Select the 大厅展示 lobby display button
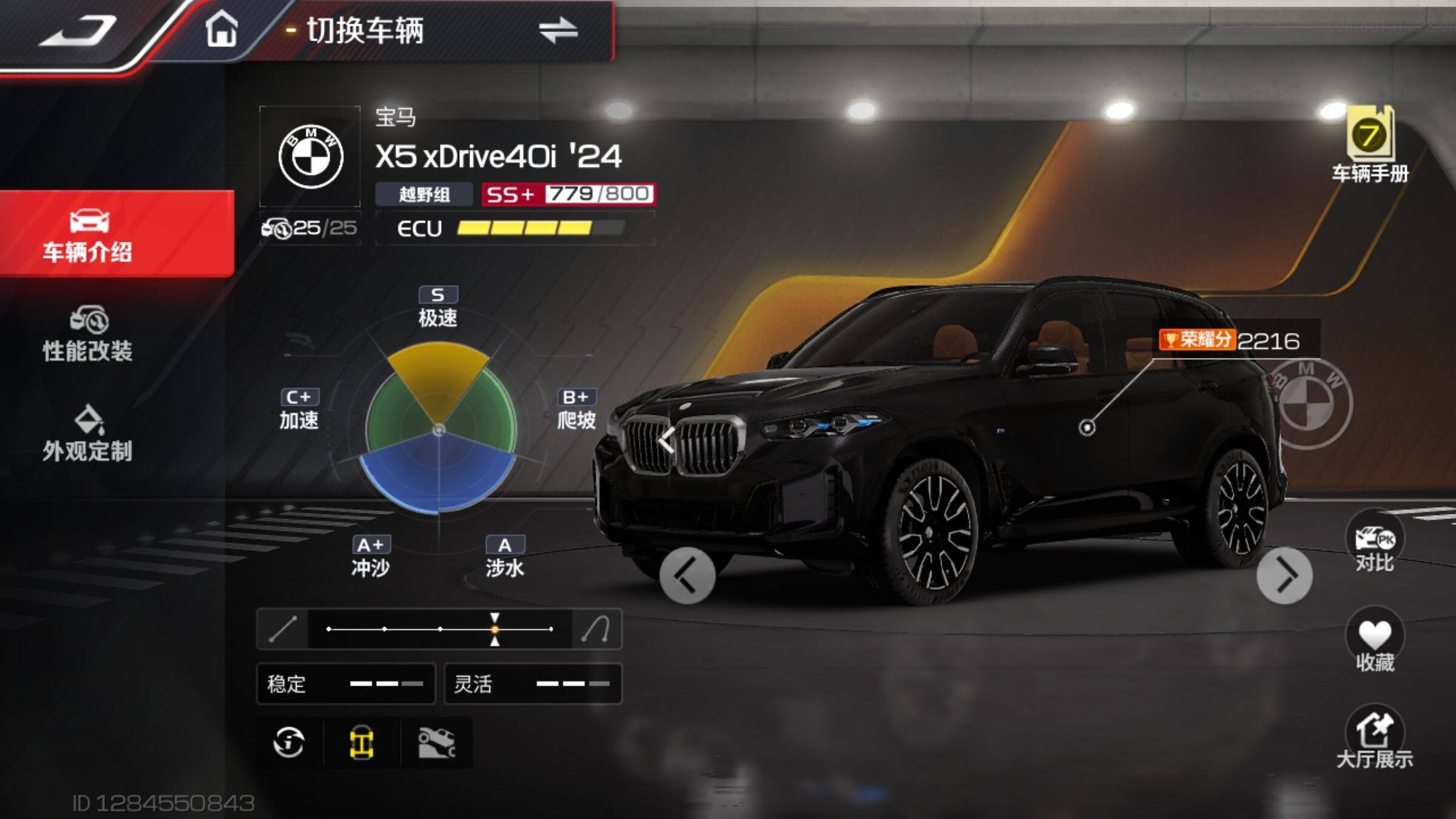Viewport: 1456px width, 819px height. (x=1374, y=740)
